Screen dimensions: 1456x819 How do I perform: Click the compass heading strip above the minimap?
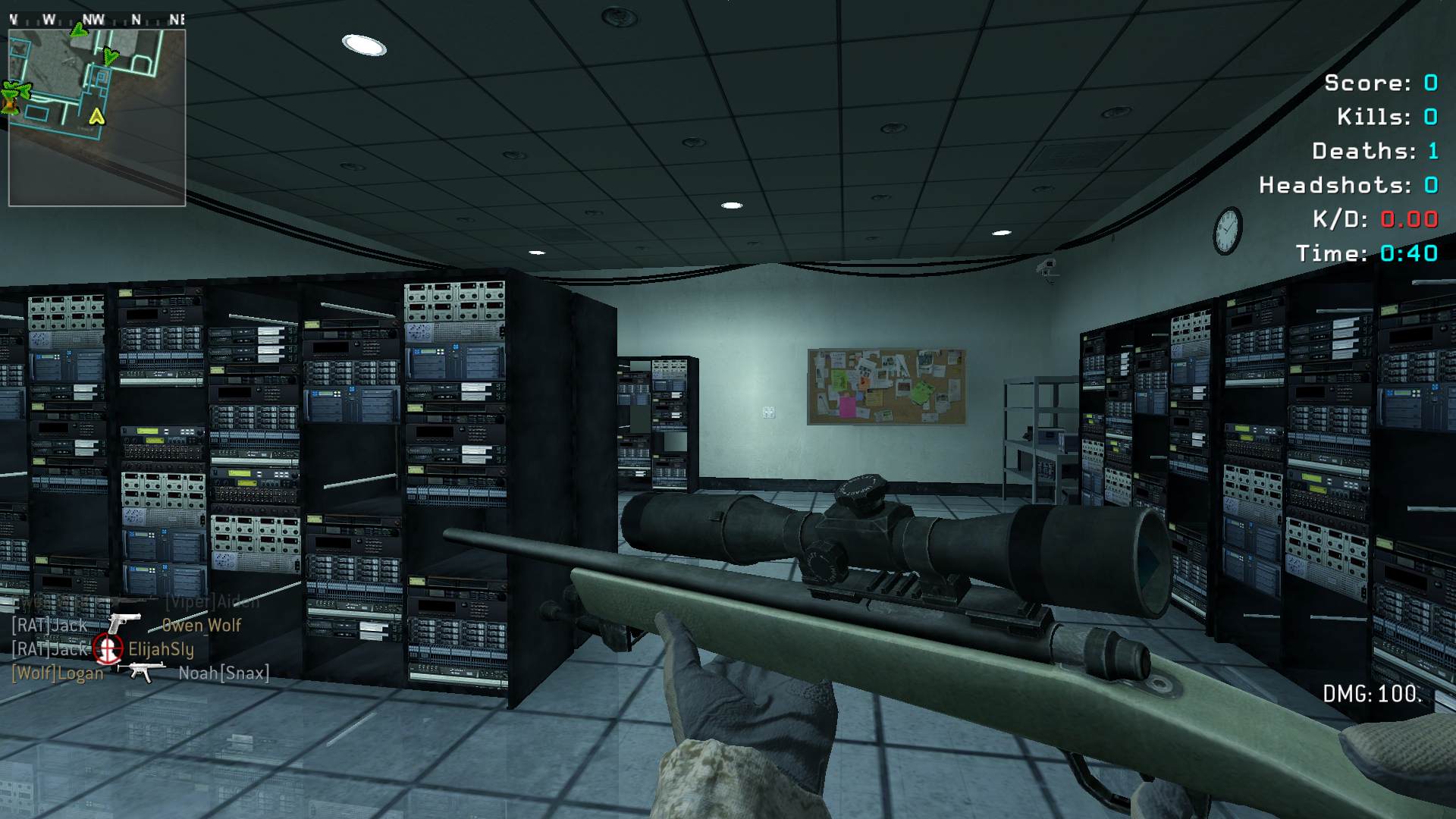(x=97, y=20)
